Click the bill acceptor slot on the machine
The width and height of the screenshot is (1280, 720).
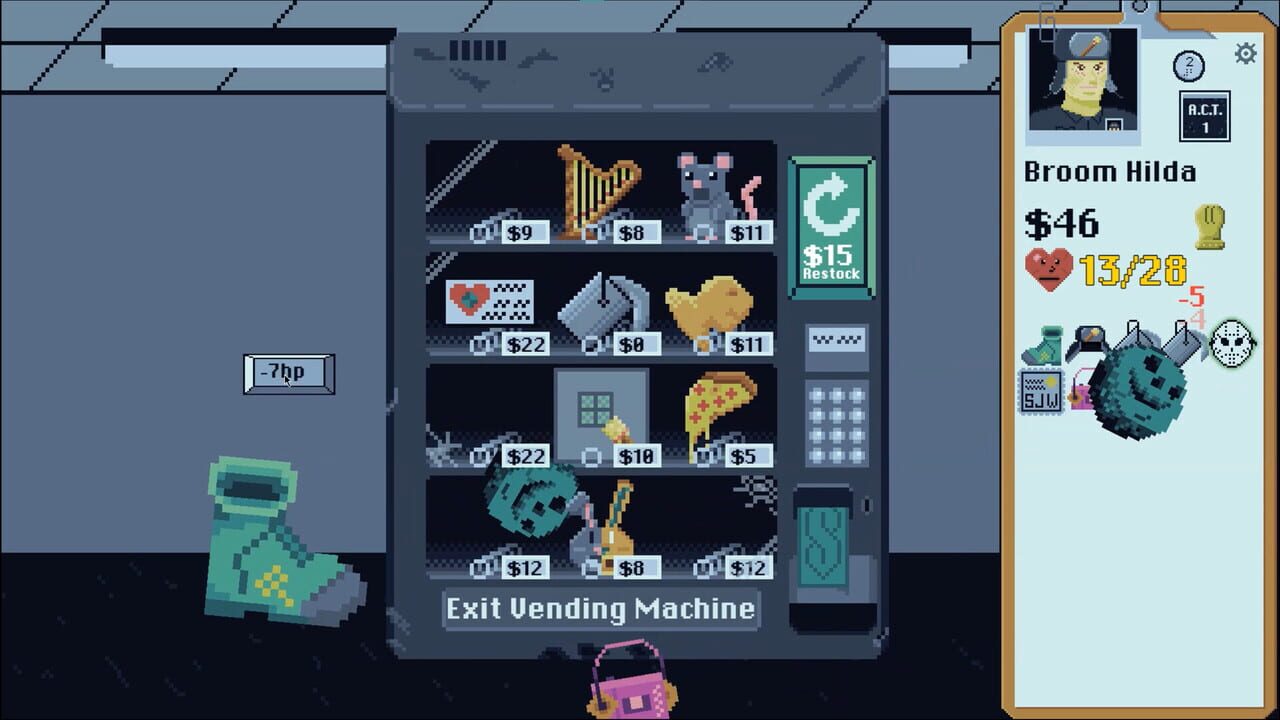(836, 341)
